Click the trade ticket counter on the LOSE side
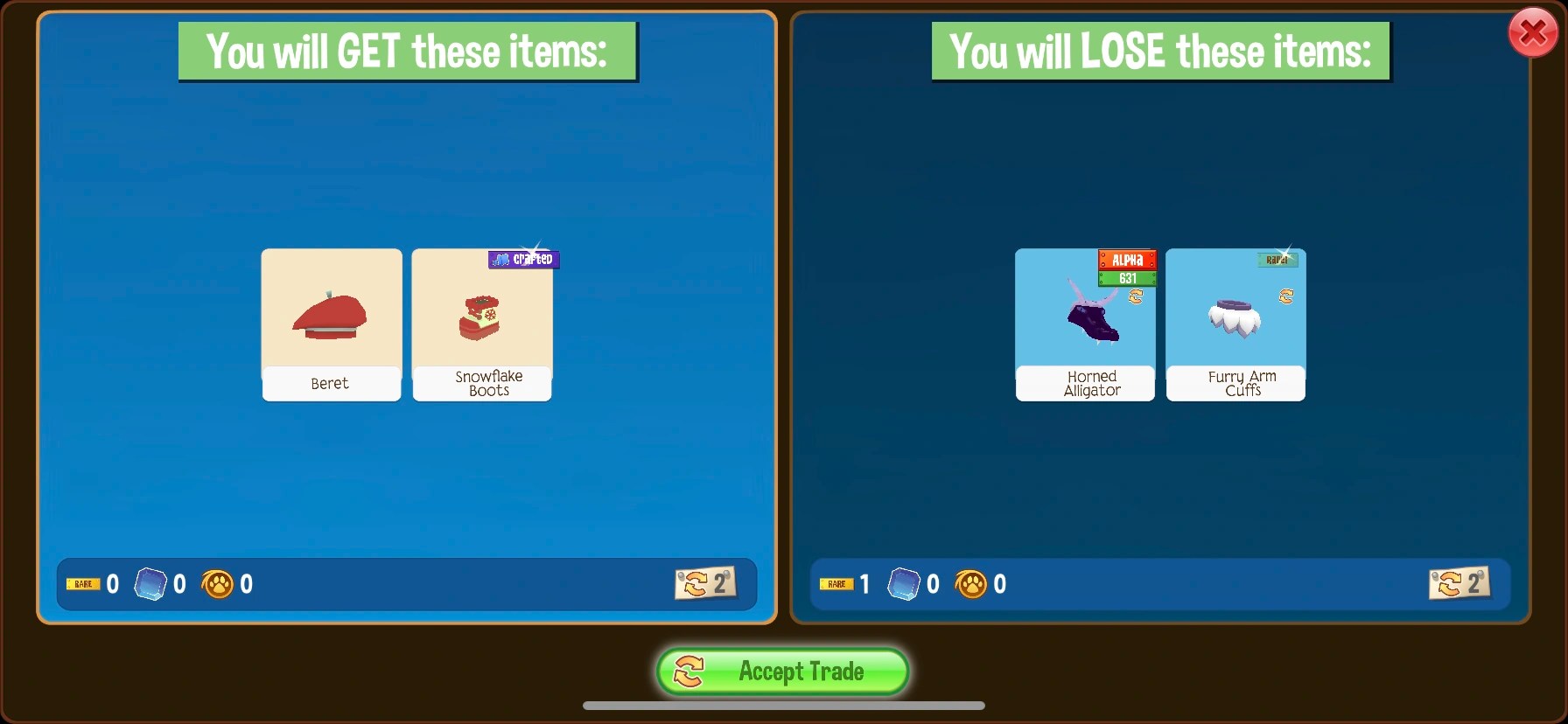This screenshot has width=1568, height=724. pos(1459,584)
